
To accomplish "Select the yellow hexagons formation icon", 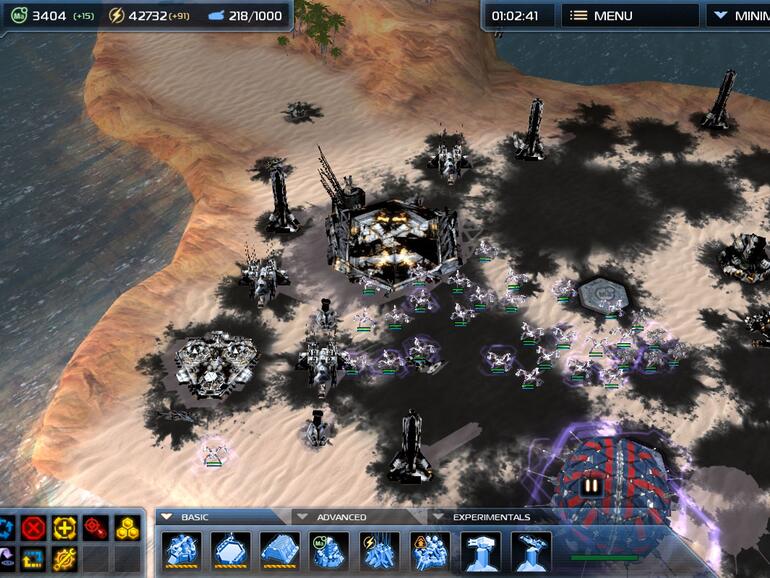I will tap(127, 527).
